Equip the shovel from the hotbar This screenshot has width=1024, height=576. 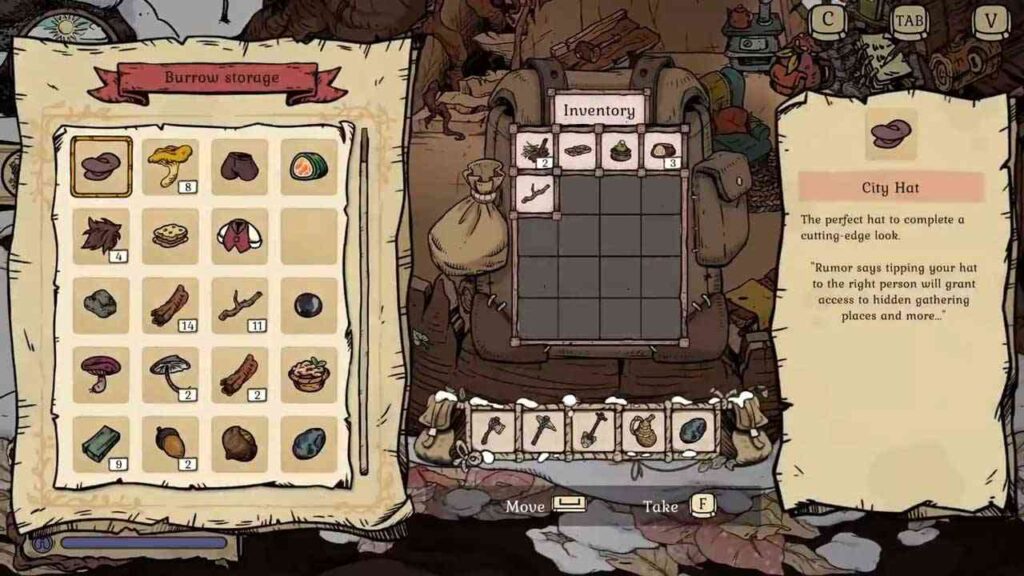593,430
